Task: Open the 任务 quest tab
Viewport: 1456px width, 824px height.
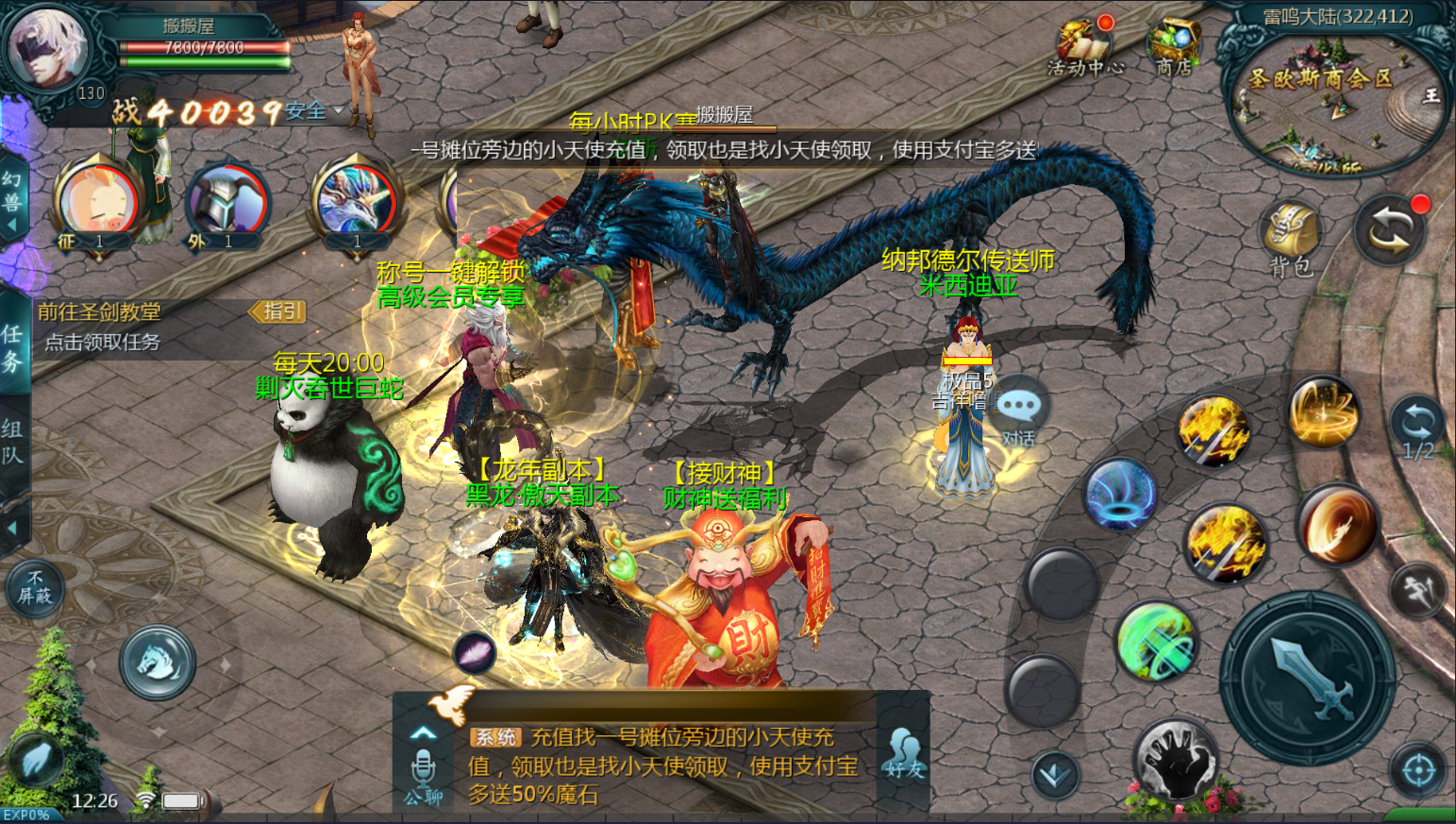Action: pos(13,347)
